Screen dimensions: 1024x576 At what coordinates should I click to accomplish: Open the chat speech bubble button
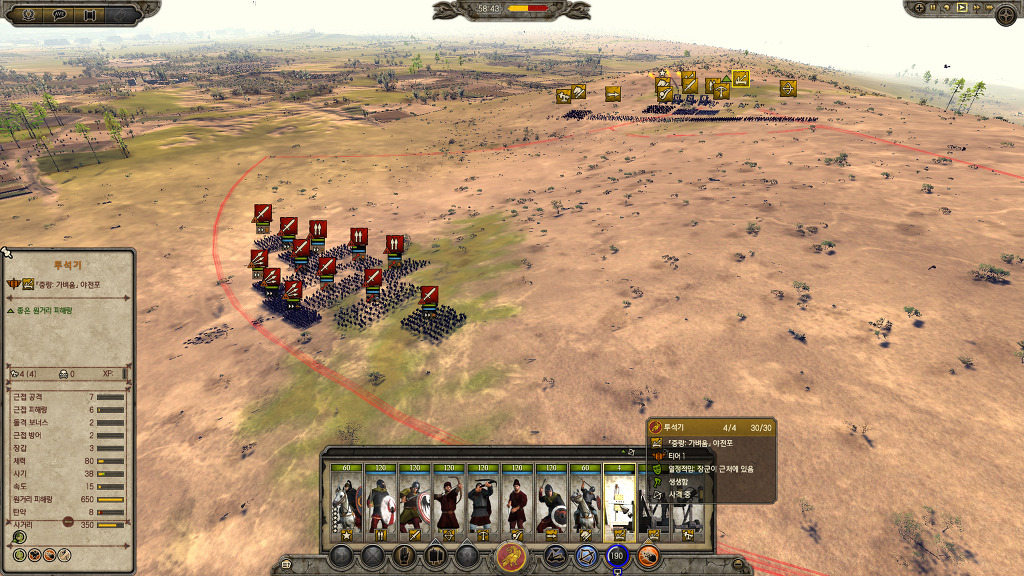(59, 14)
